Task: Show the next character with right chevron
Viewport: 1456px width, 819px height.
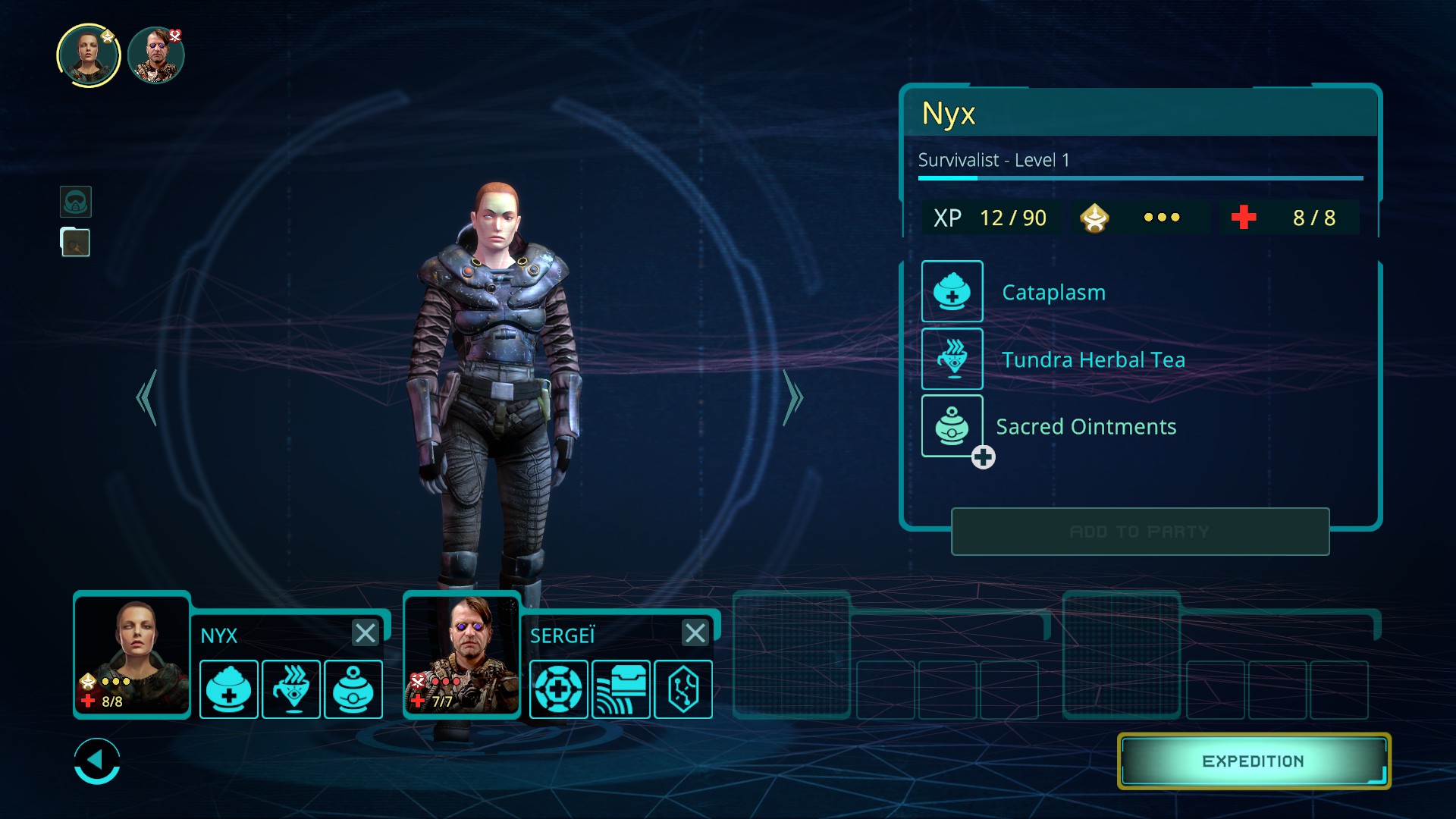Action: coord(792,397)
